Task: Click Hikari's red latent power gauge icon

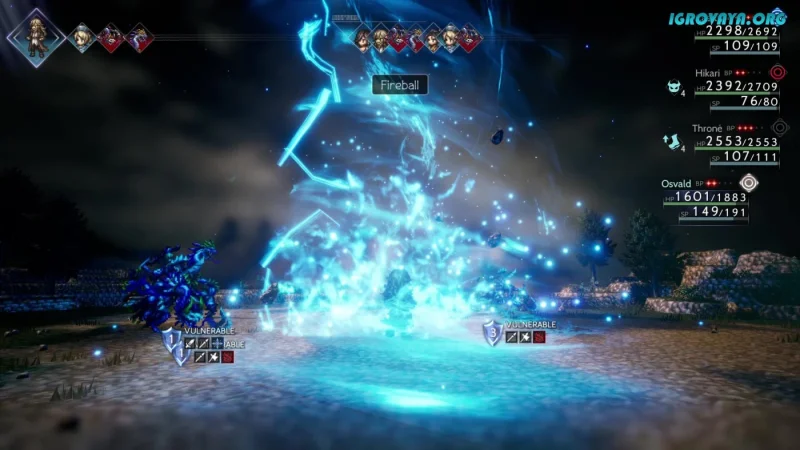Action: click(779, 72)
